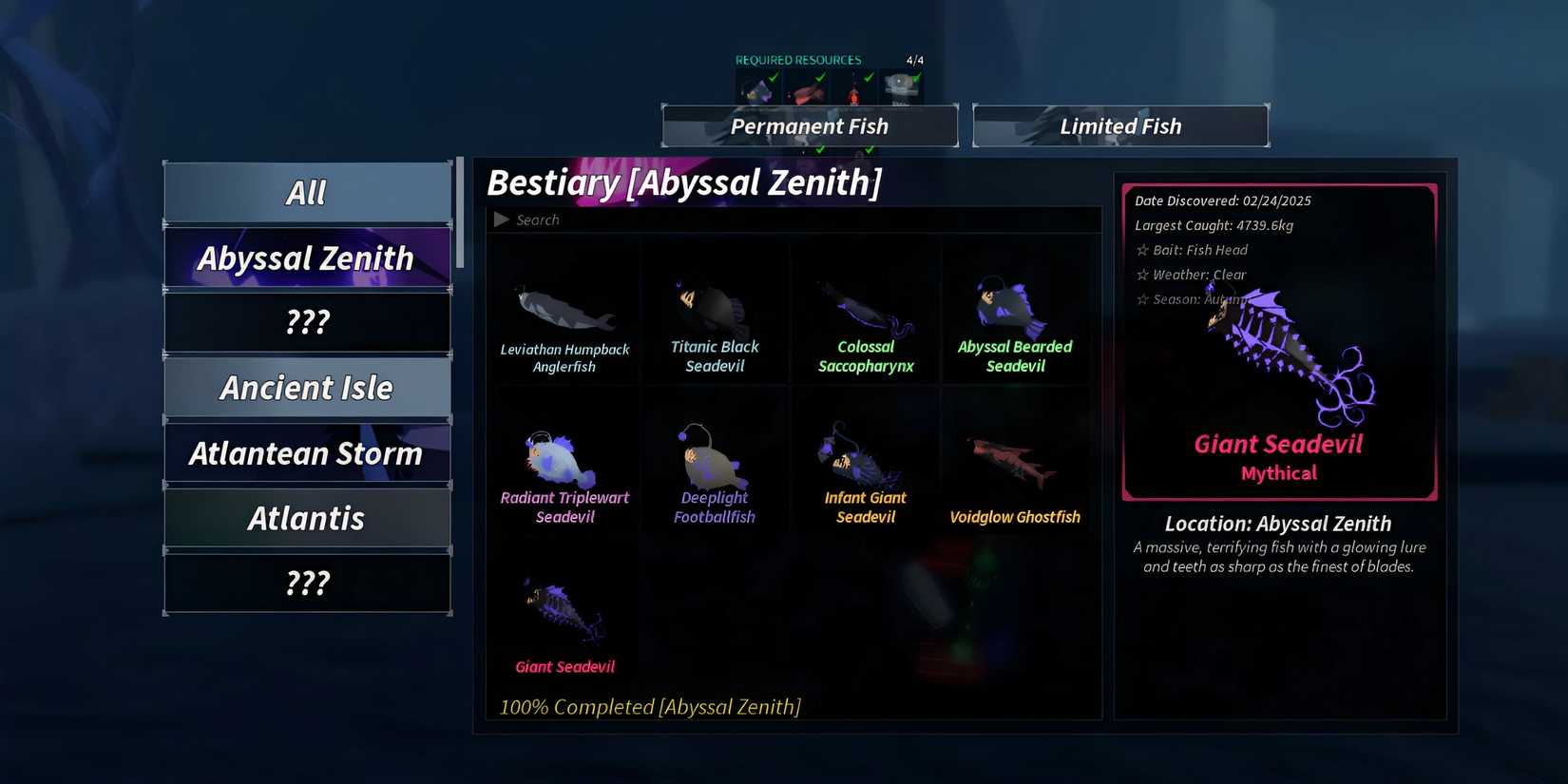Screen dimensions: 1568x784
Task: Open the Radiant Triplewart Seadevil entry
Action: (x=564, y=456)
